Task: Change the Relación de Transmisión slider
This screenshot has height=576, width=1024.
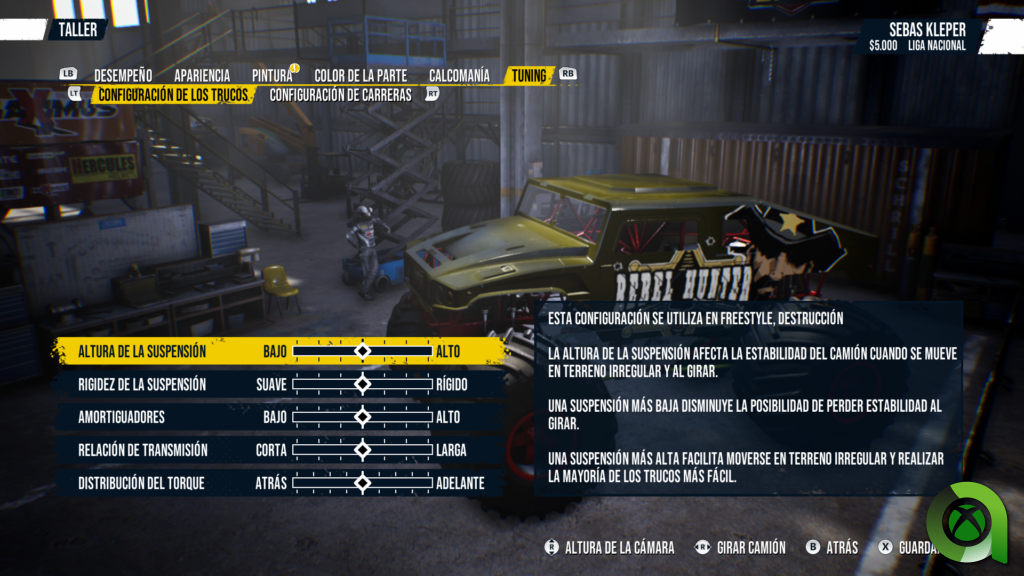Action: [362, 450]
